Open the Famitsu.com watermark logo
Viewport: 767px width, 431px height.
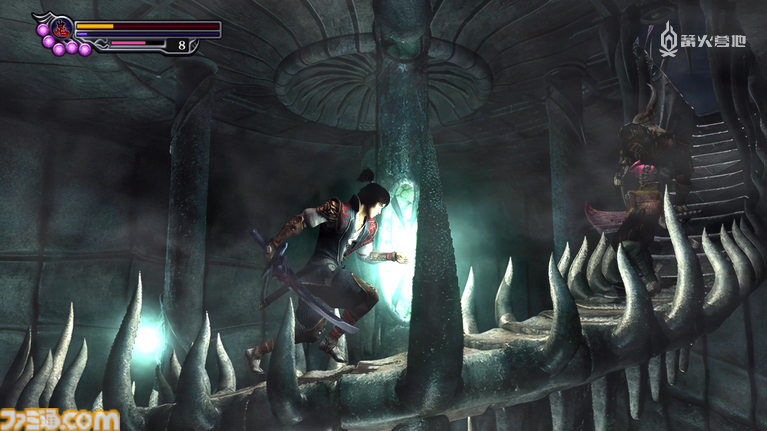pos(62,417)
